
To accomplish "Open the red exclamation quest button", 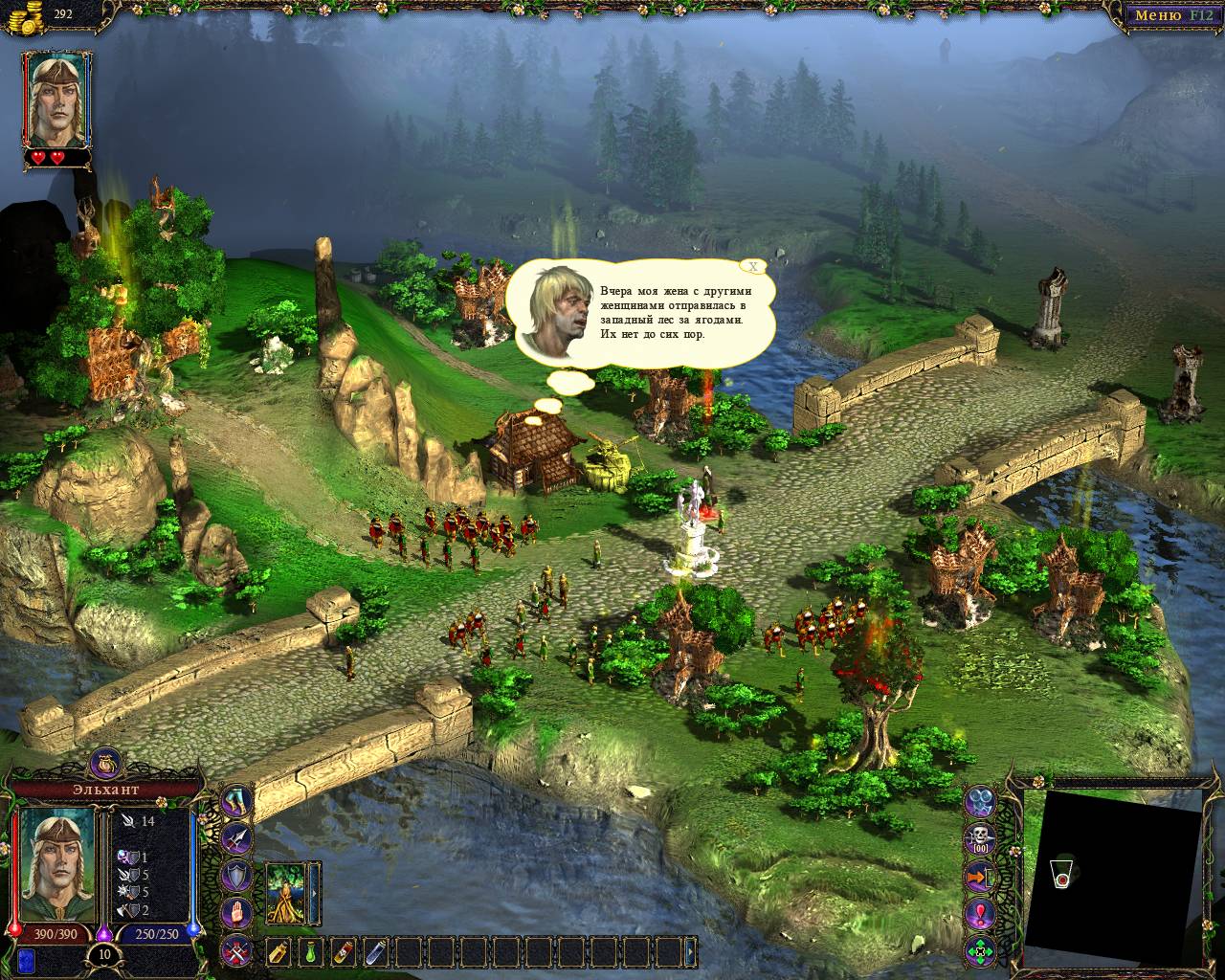I will [x=981, y=914].
